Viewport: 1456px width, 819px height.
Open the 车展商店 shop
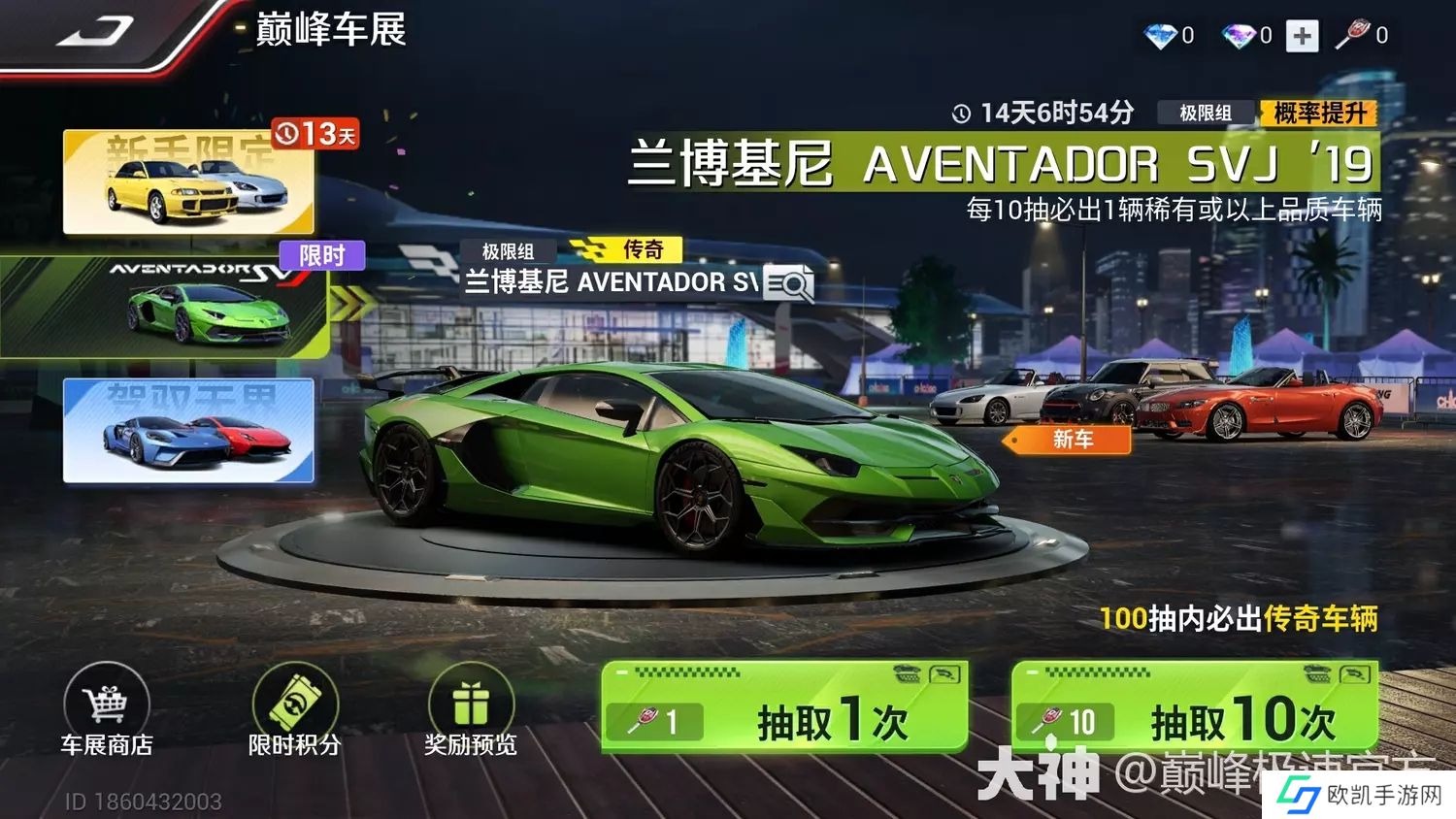[107, 709]
